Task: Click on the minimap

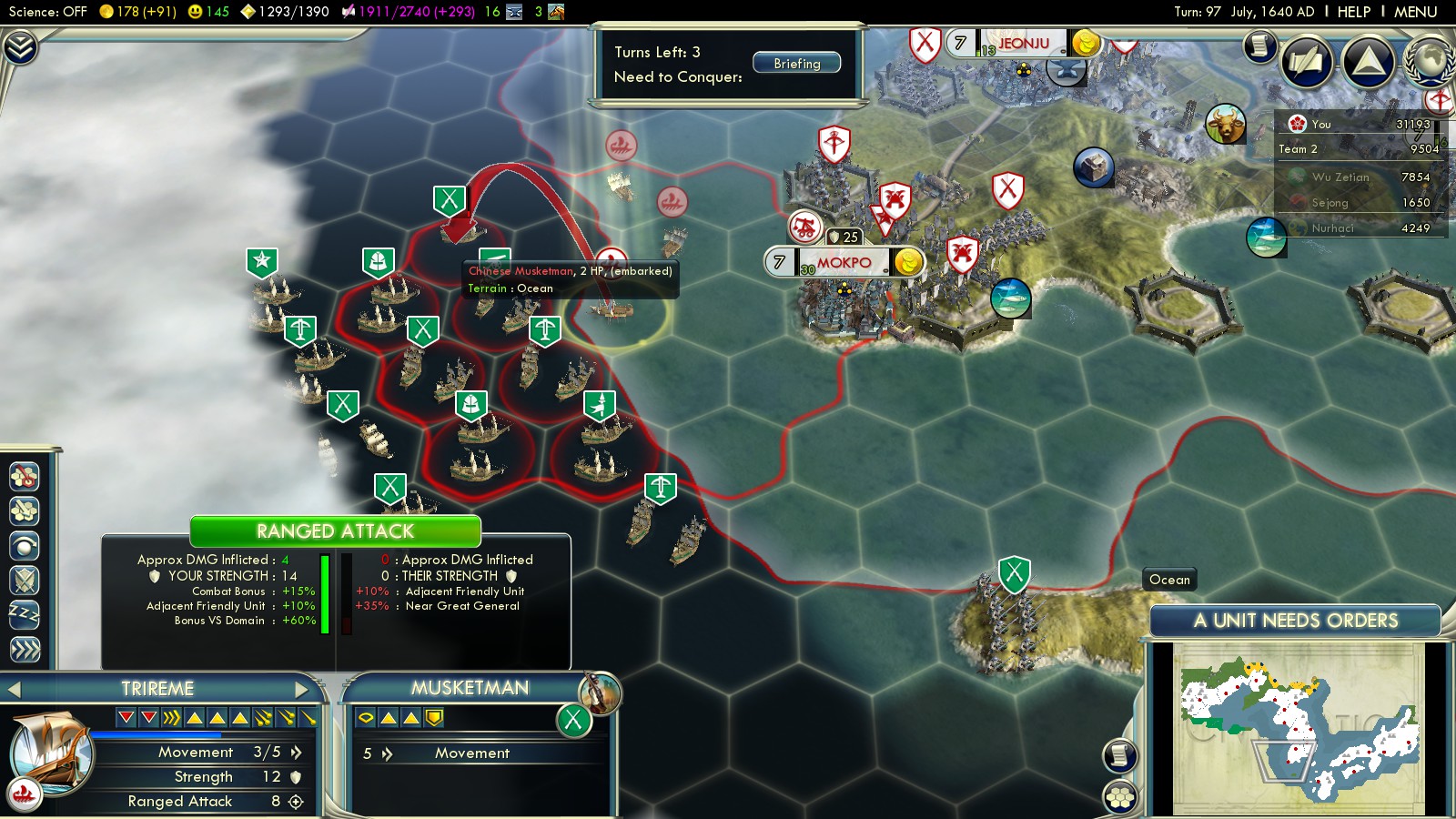Action: pos(1299,728)
